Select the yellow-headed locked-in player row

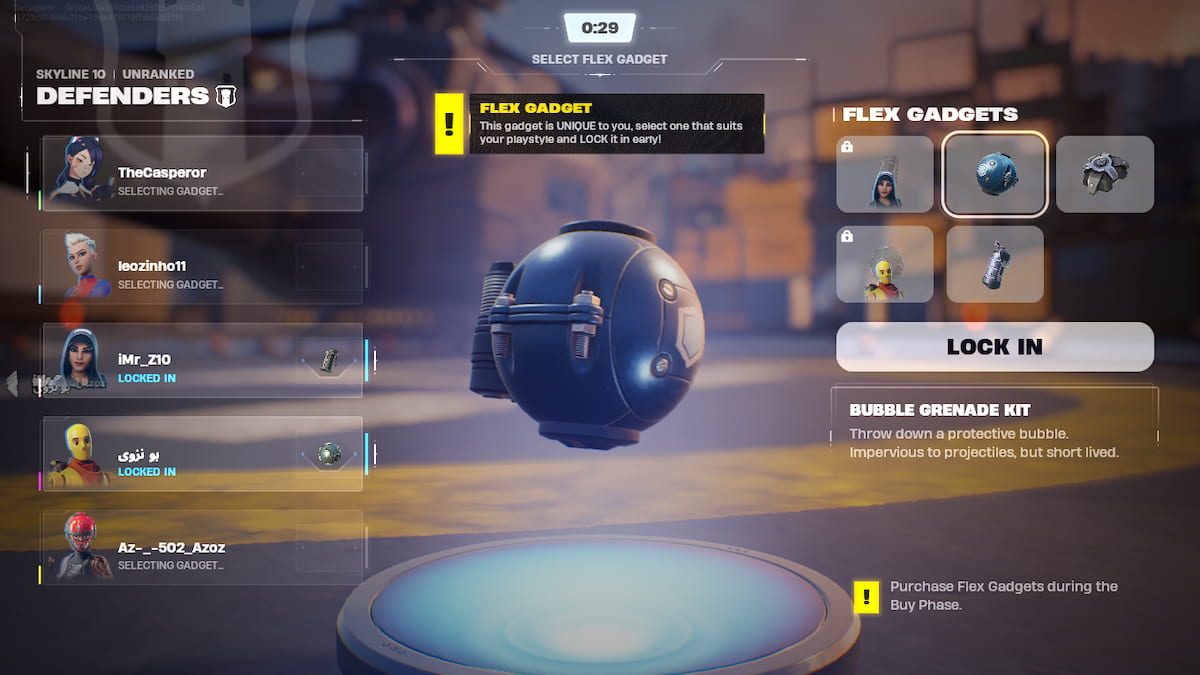(x=202, y=454)
